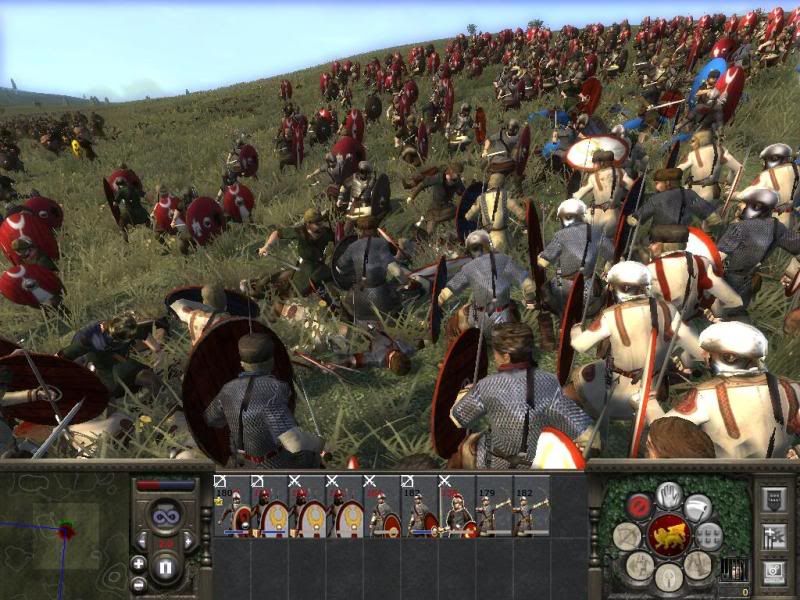This screenshot has height=600, width=800.
Task: Select the archer unit card showing 182
Action: coord(530,505)
